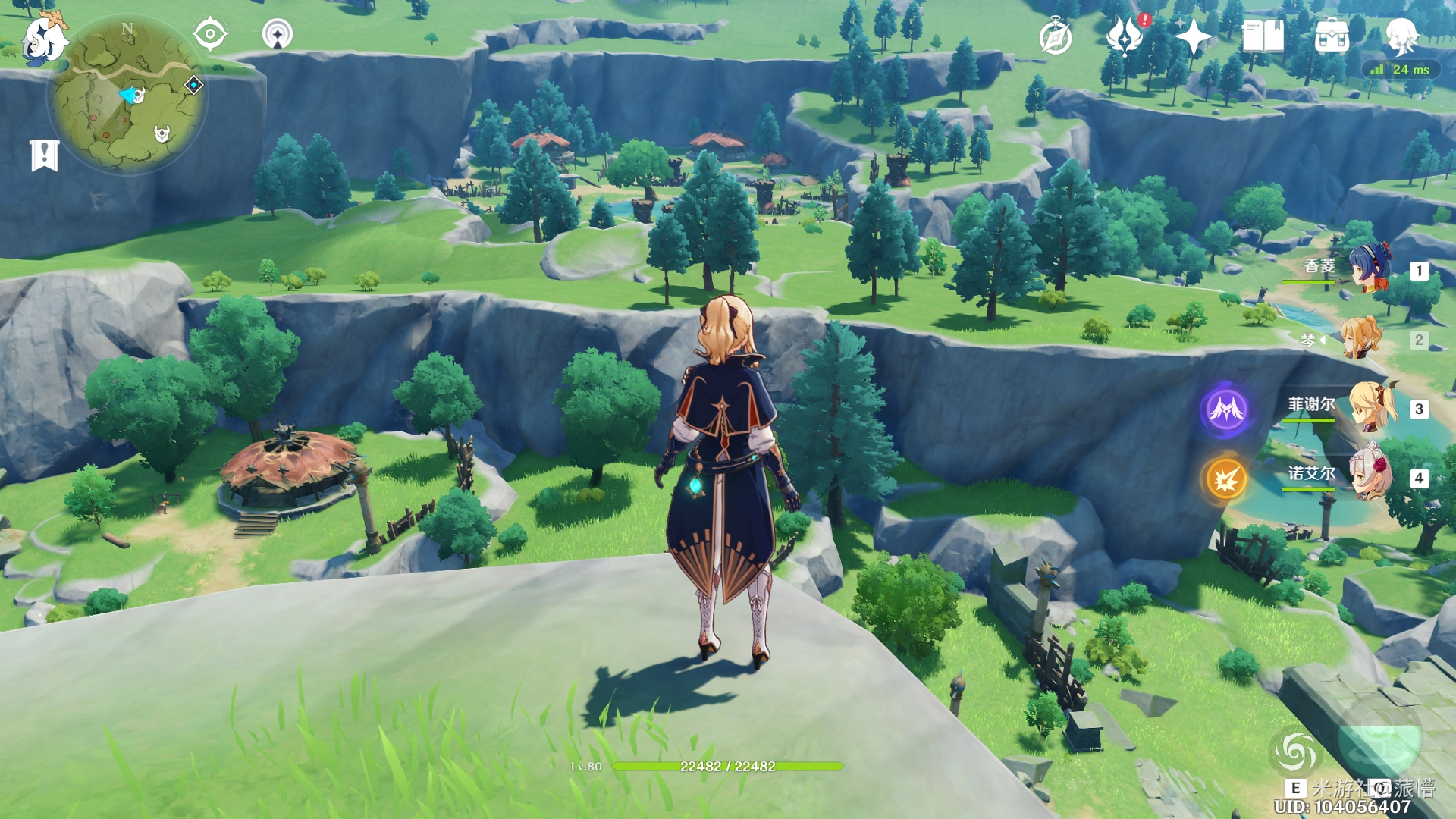Screen dimensions: 1456x819
Task: Use the Anemo swirl elemental skill
Action: [1295, 752]
